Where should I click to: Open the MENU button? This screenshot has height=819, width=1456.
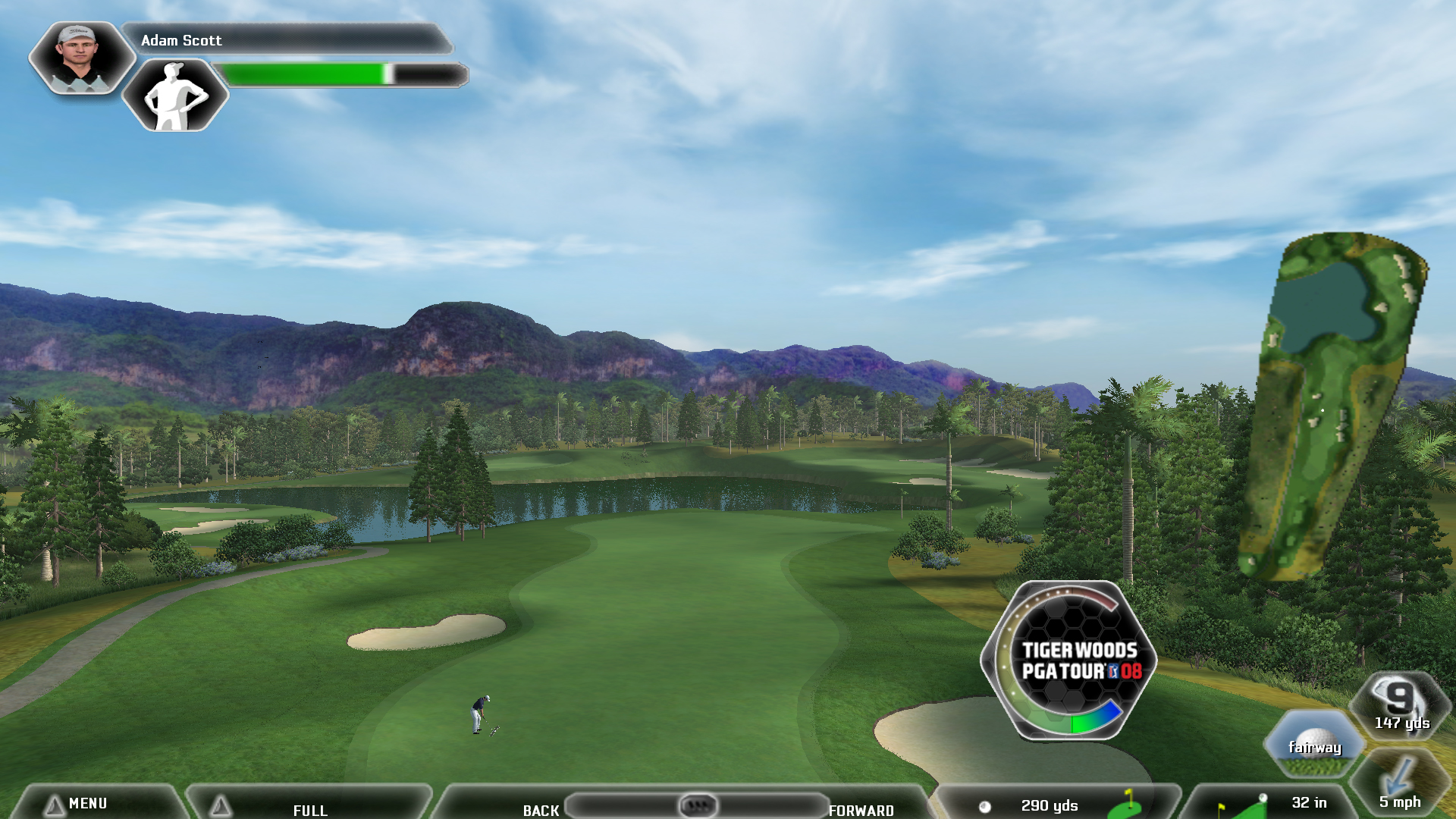87,803
